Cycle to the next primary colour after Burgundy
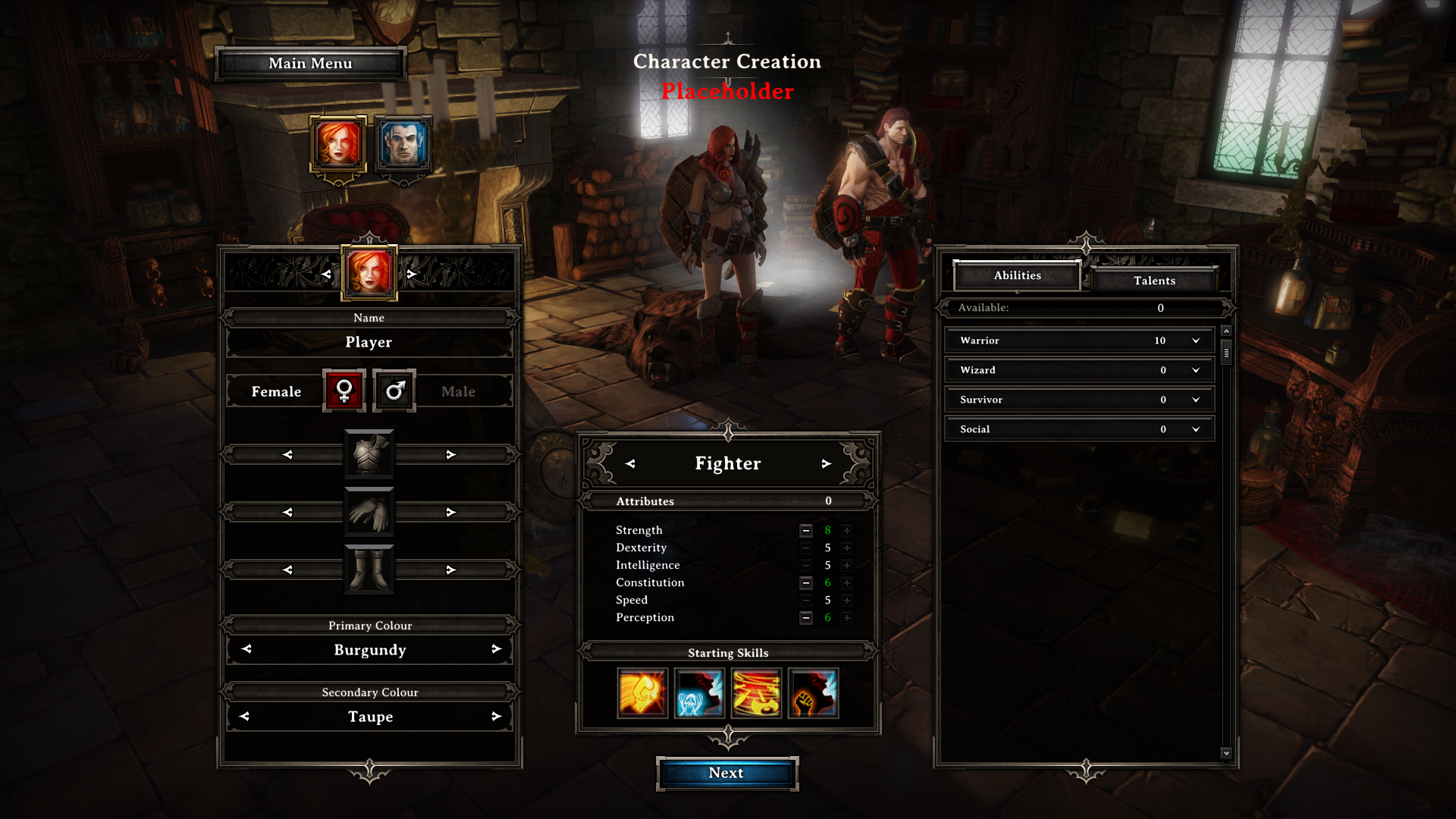This screenshot has height=819, width=1456. tap(496, 649)
